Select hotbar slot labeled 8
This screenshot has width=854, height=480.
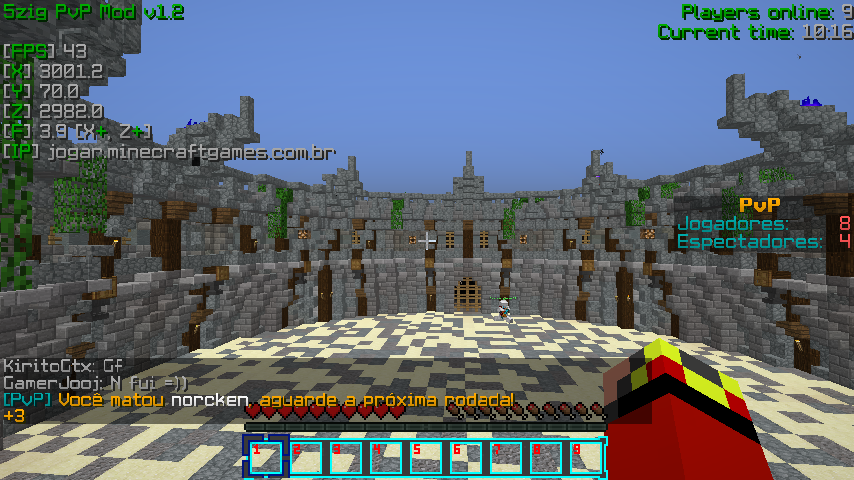pyautogui.click(x=546, y=456)
